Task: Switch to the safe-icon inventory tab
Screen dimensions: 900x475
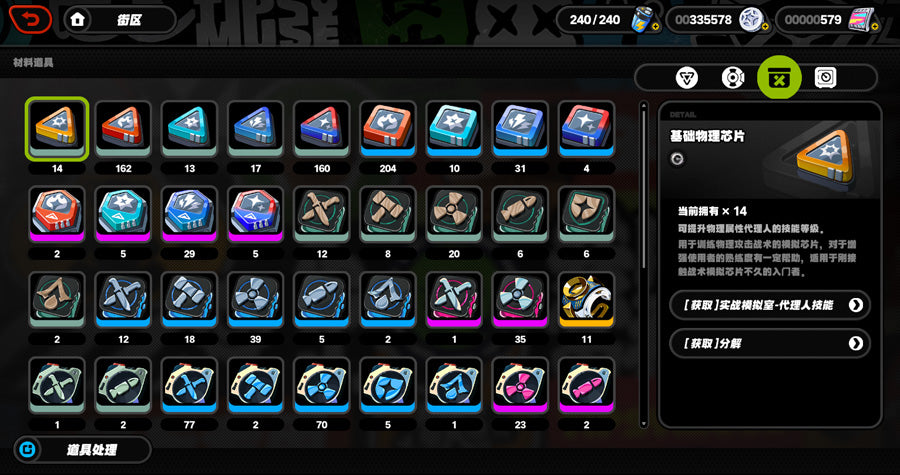Action: click(826, 78)
